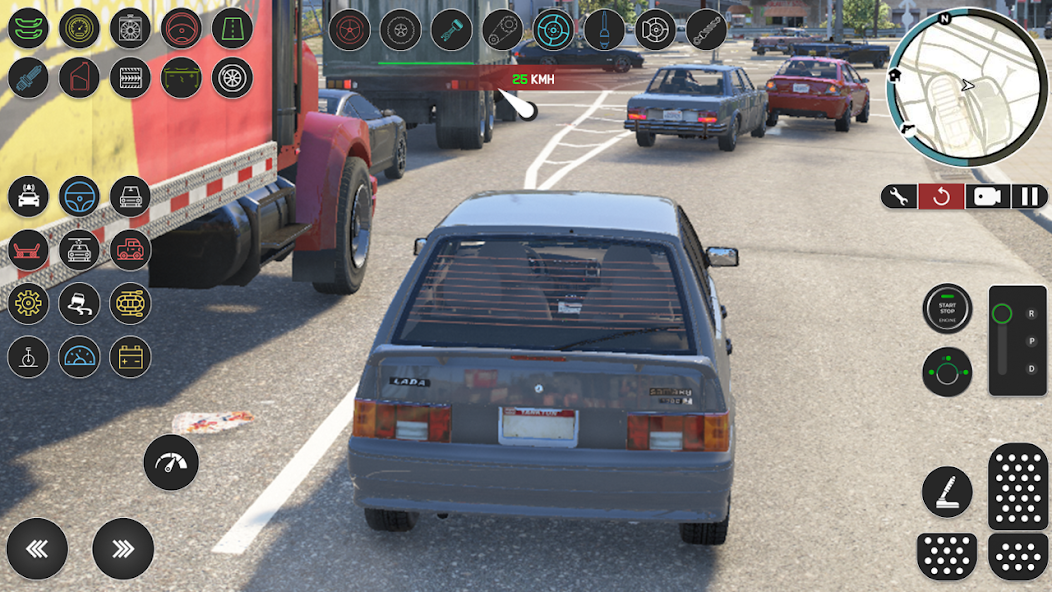This screenshot has width=1052, height=592.
Task: Open the radiator fan icon
Action: pyautogui.click(x=130, y=28)
